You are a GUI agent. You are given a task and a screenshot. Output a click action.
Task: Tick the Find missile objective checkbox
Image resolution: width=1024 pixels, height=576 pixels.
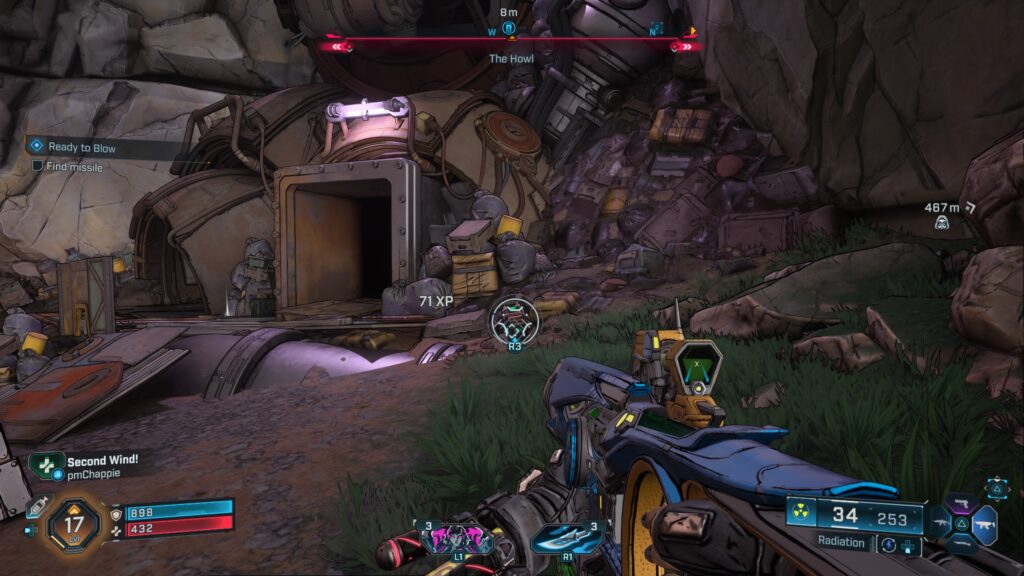tap(37, 166)
